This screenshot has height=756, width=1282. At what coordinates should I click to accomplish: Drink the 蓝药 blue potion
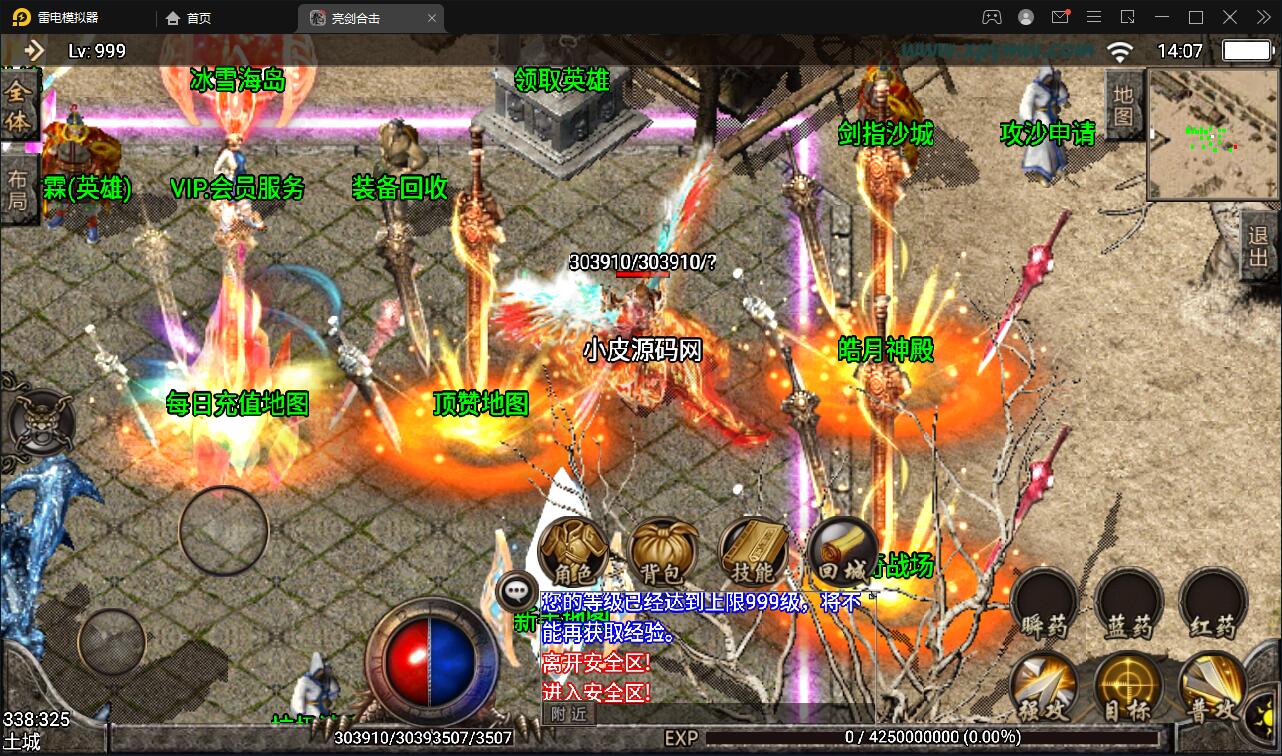pos(1127,600)
